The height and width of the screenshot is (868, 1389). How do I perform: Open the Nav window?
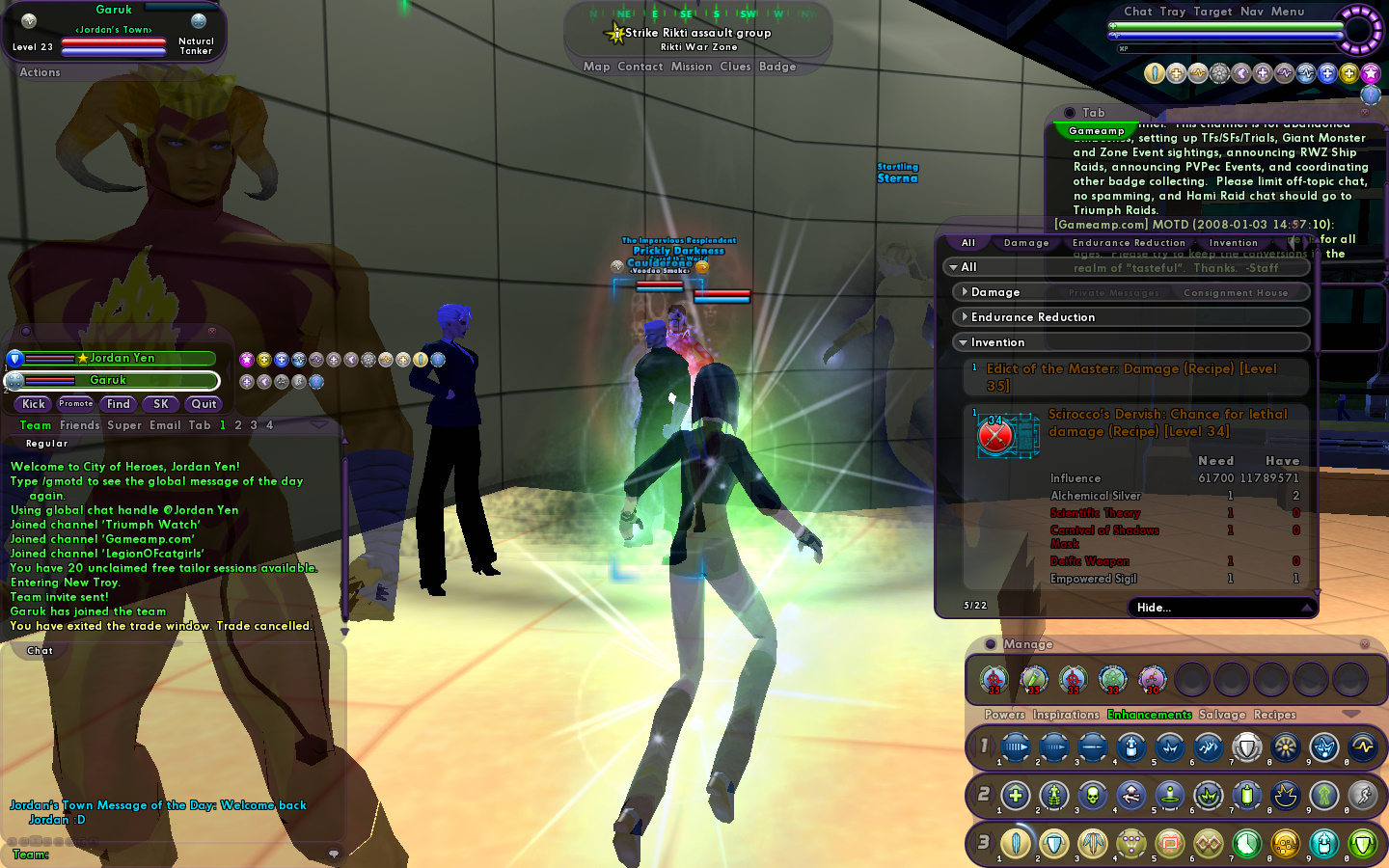pos(1251,12)
